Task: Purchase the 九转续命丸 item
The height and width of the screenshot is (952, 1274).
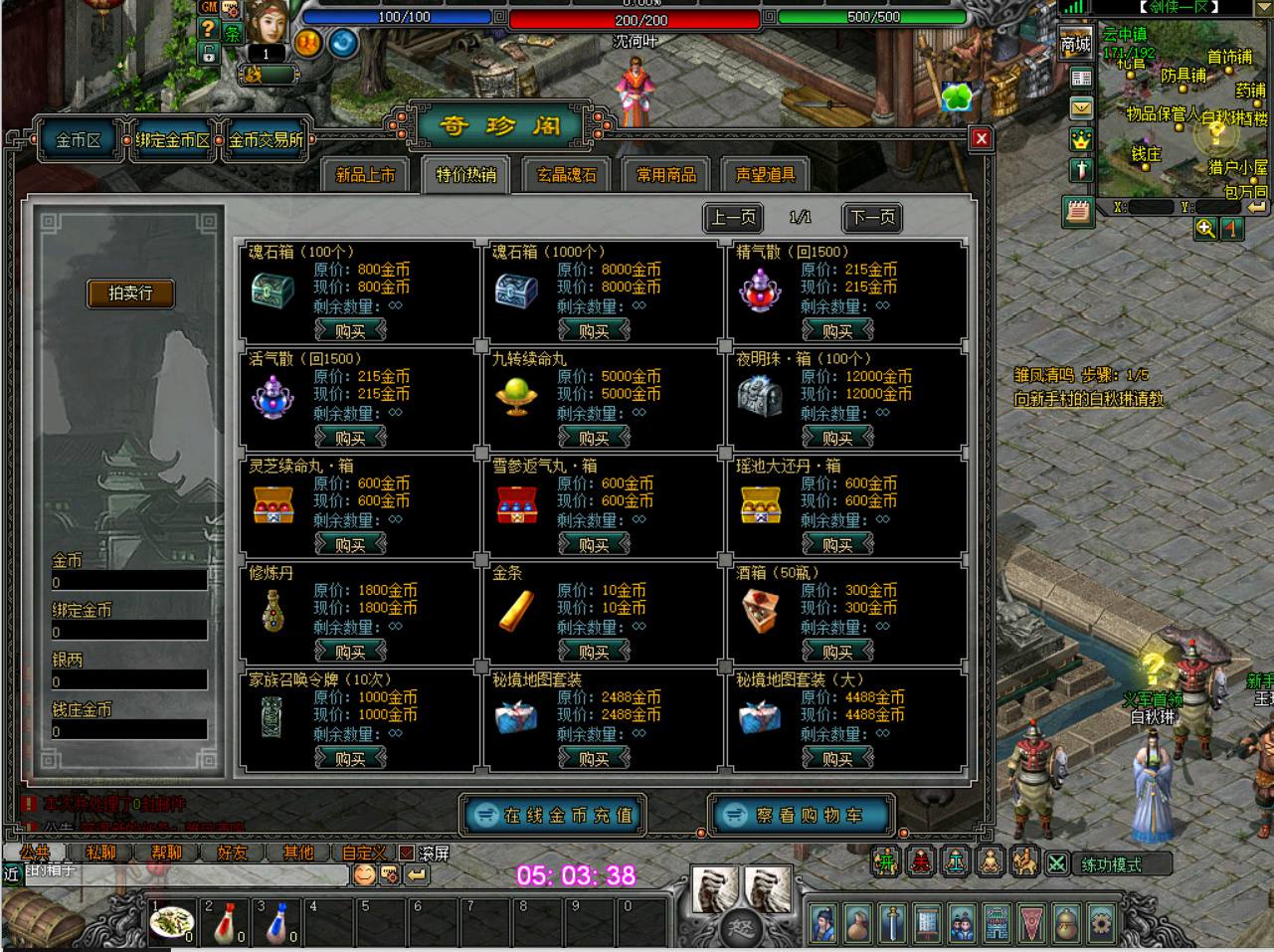Action: click(594, 438)
